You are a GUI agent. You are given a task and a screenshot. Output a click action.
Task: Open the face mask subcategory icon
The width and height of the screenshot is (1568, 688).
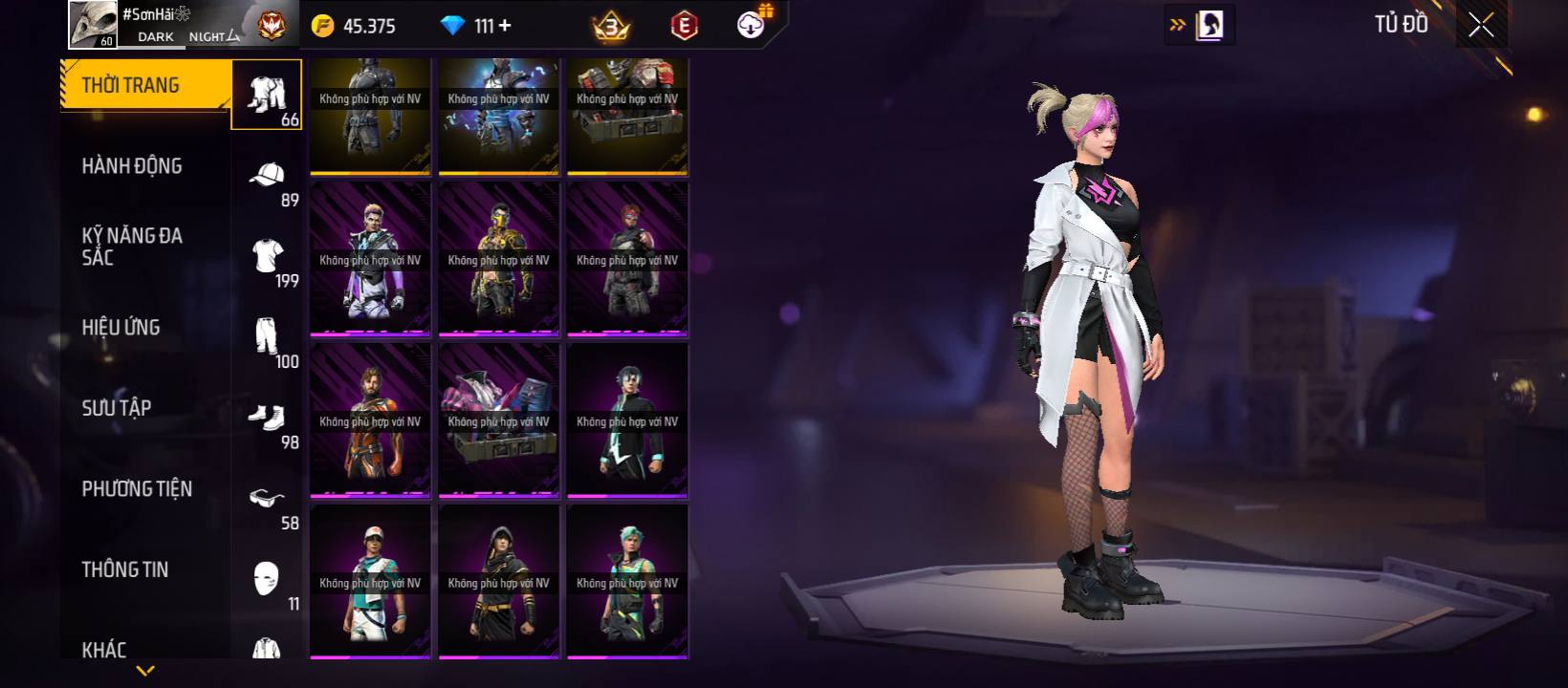coord(267,579)
